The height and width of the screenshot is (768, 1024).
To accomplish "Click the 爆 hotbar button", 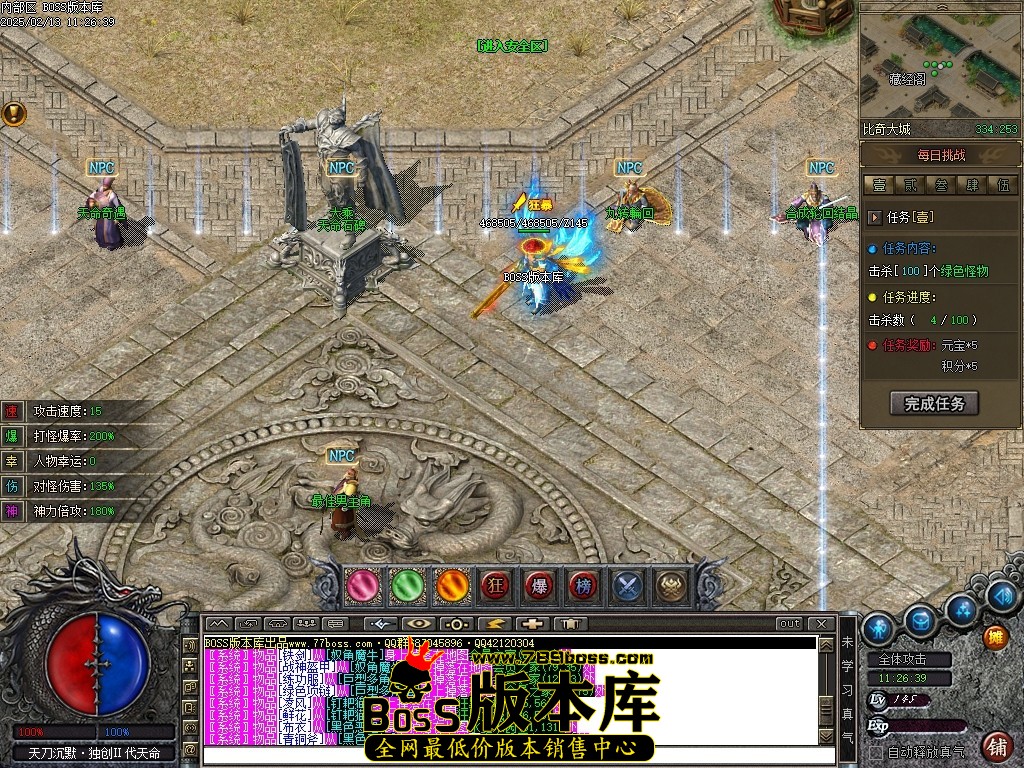I will click(x=539, y=585).
